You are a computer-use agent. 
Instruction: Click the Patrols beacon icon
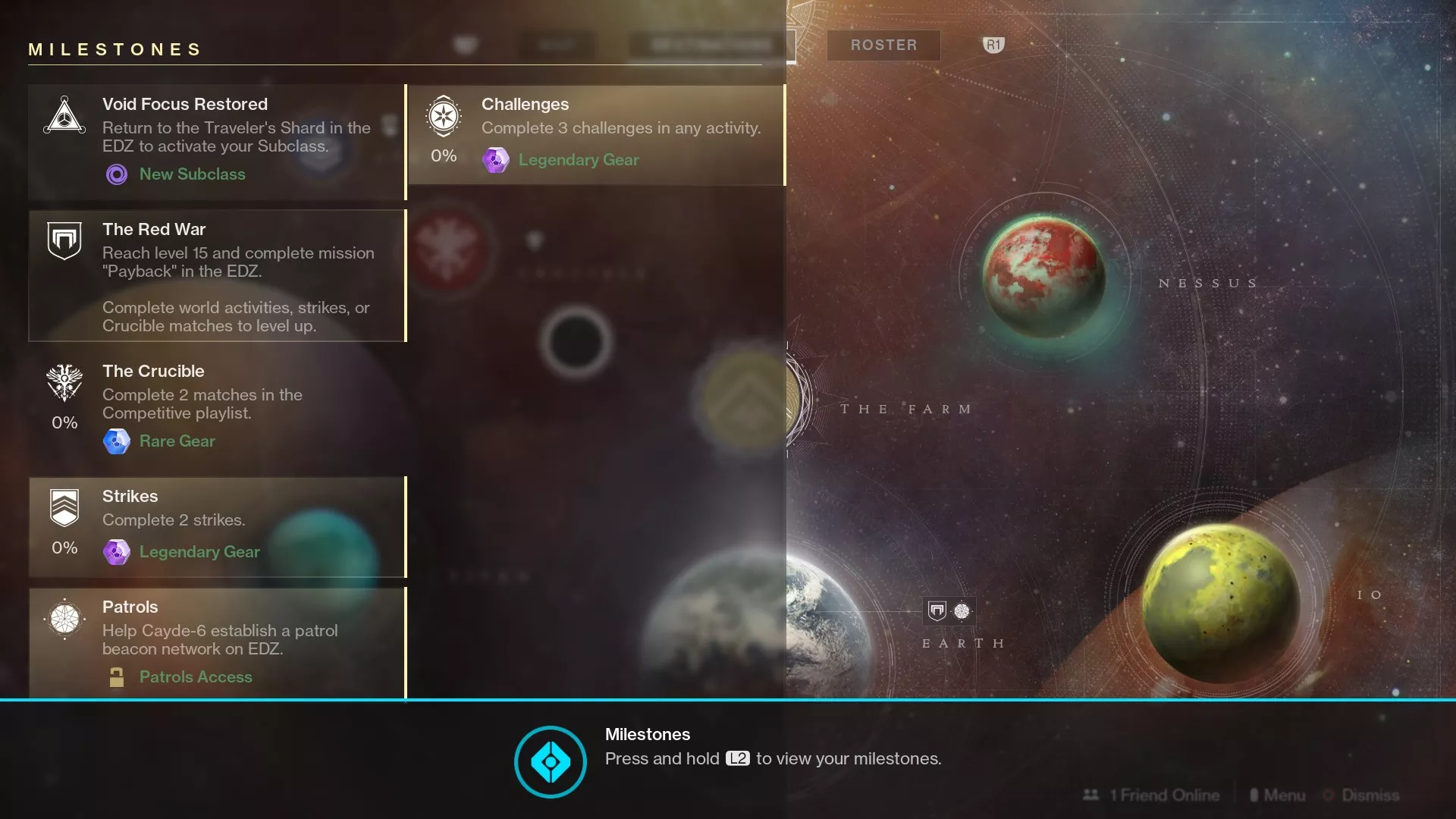64,618
